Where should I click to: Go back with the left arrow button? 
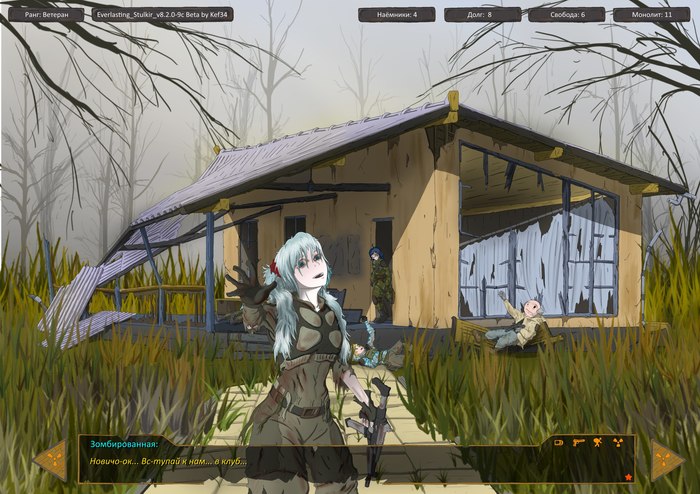pos(49,460)
